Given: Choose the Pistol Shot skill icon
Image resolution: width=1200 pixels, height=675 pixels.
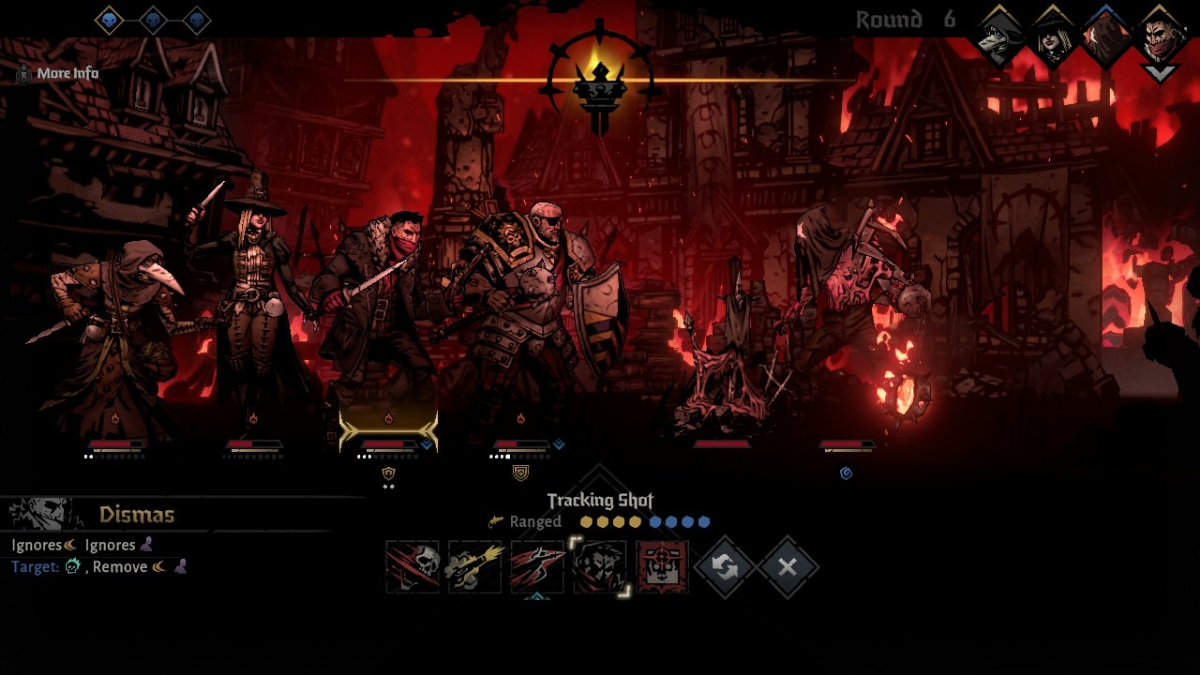Looking at the screenshot, I should (475, 567).
